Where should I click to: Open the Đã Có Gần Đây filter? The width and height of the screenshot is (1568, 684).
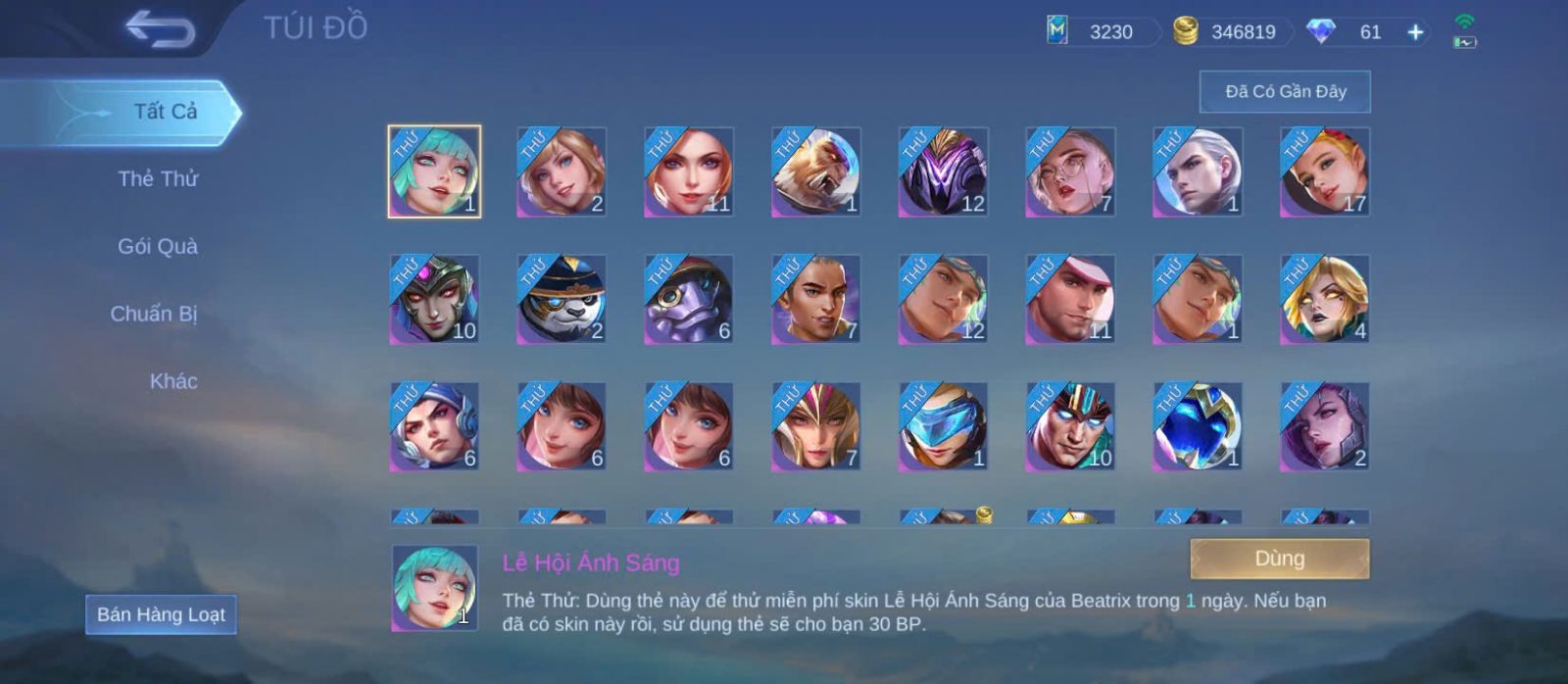(x=1285, y=92)
